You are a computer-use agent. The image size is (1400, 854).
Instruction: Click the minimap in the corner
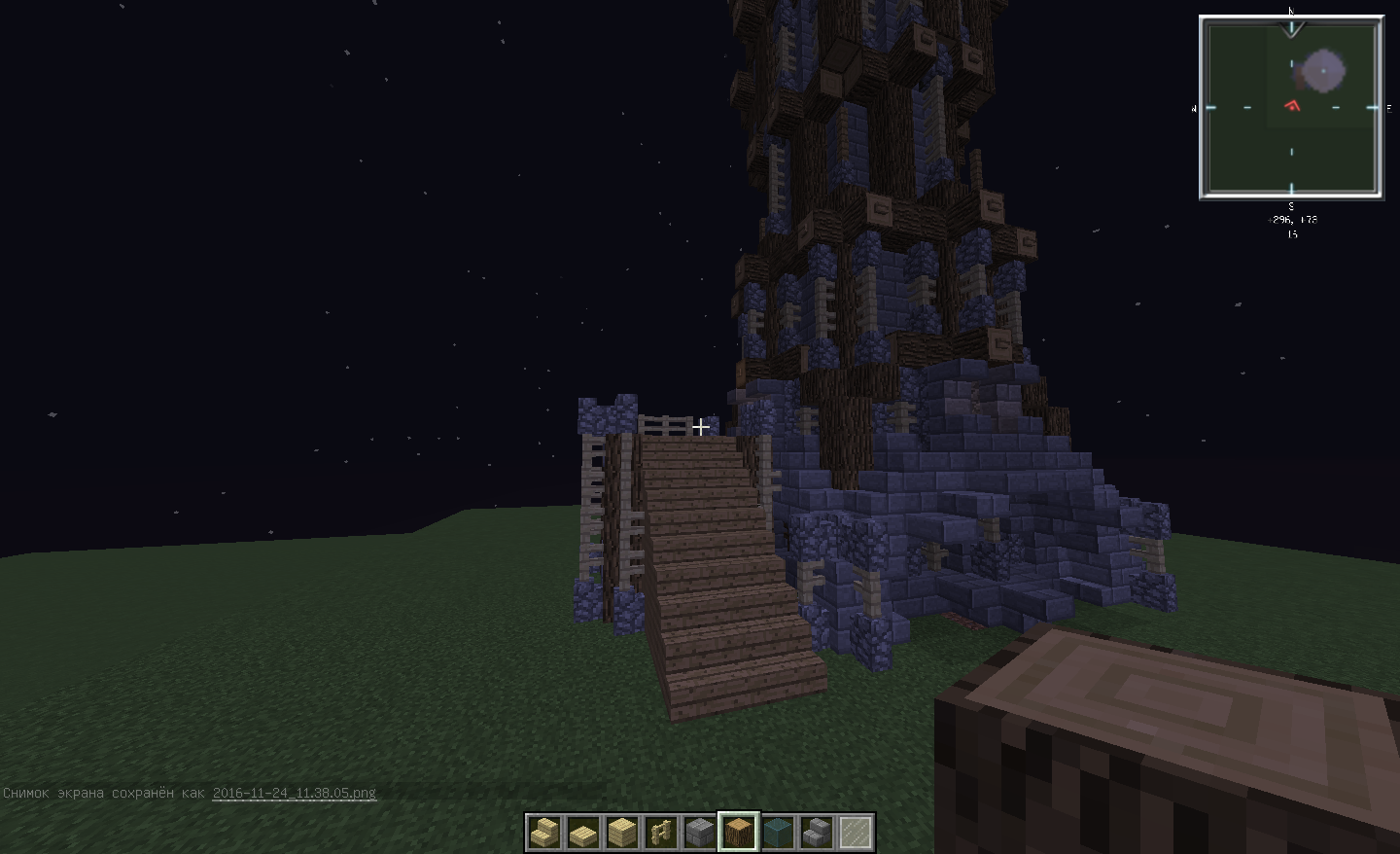tap(1291, 107)
